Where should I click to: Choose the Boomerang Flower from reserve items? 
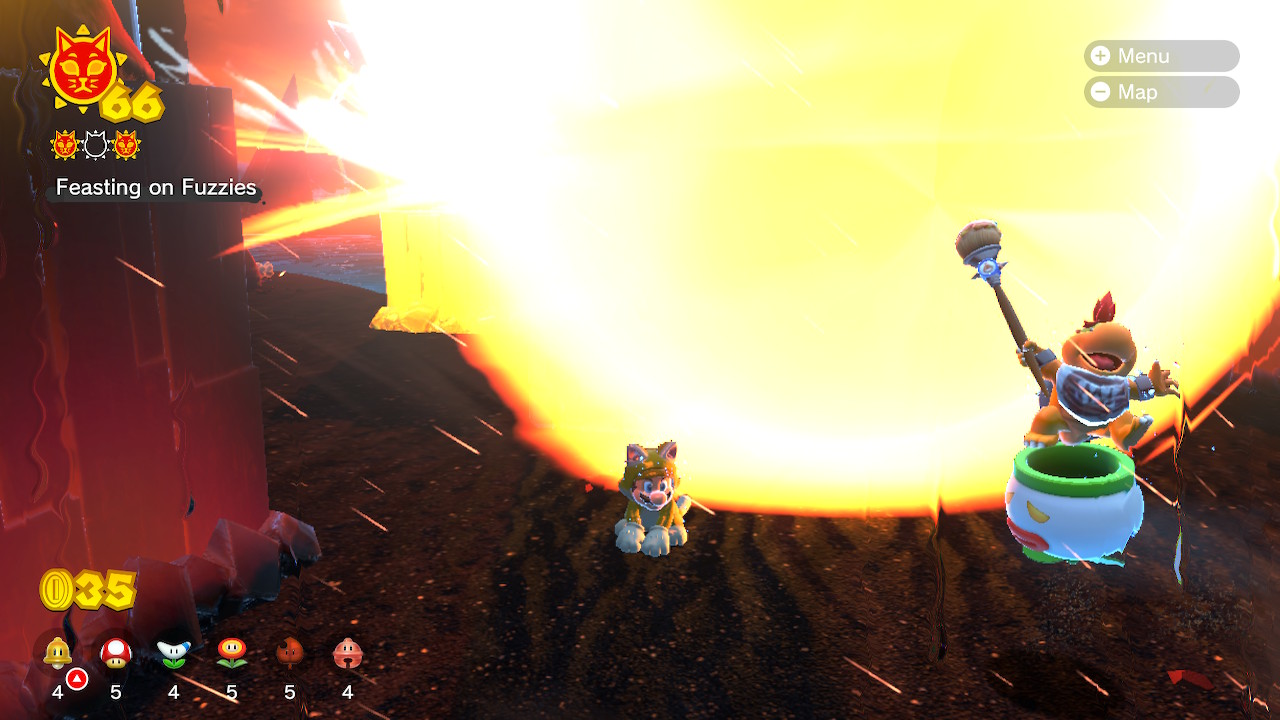(x=173, y=653)
